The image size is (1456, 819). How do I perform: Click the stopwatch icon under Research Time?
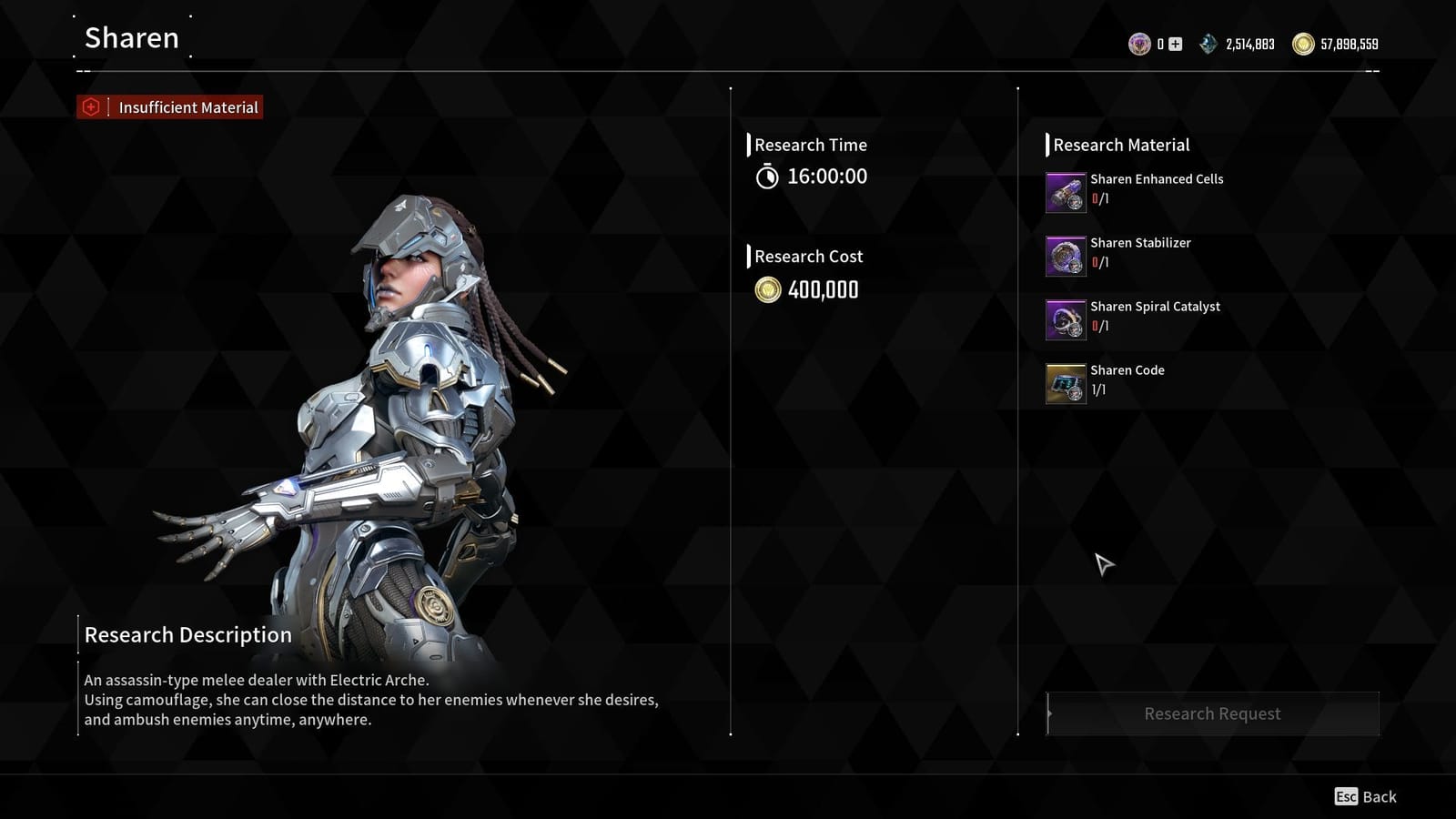point(769,177)
